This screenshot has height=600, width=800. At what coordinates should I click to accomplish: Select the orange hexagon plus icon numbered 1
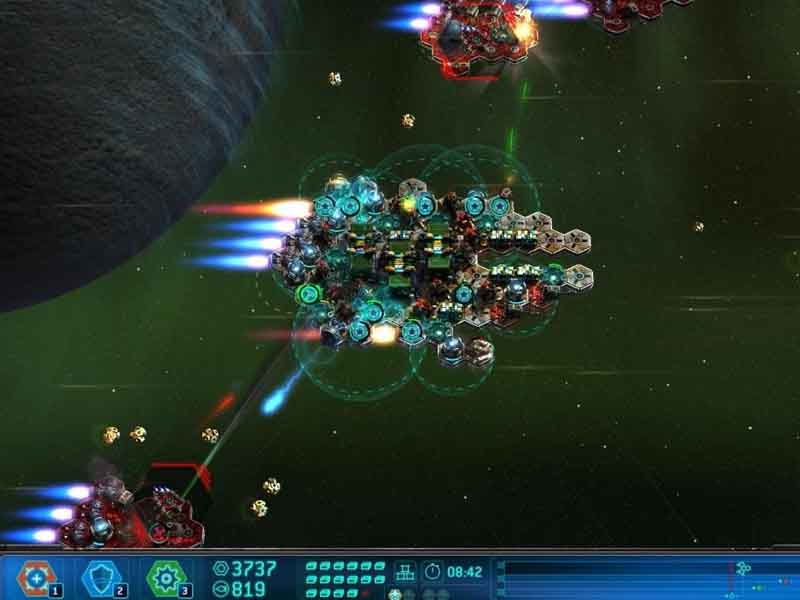[x=37, y=578]
